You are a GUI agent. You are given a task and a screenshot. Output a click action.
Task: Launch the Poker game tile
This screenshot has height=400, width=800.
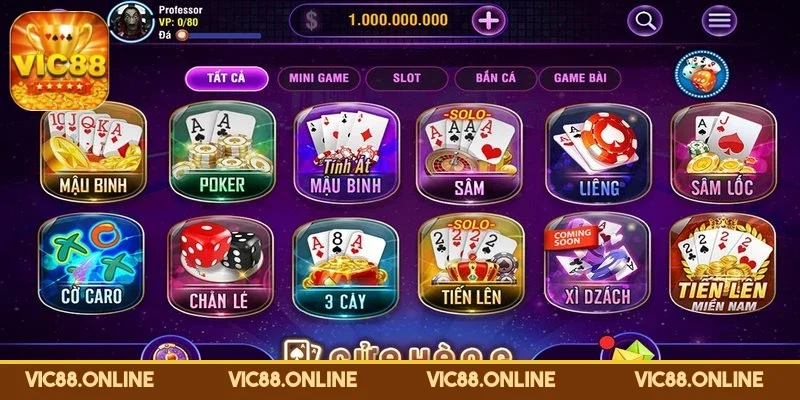point(220,151)
